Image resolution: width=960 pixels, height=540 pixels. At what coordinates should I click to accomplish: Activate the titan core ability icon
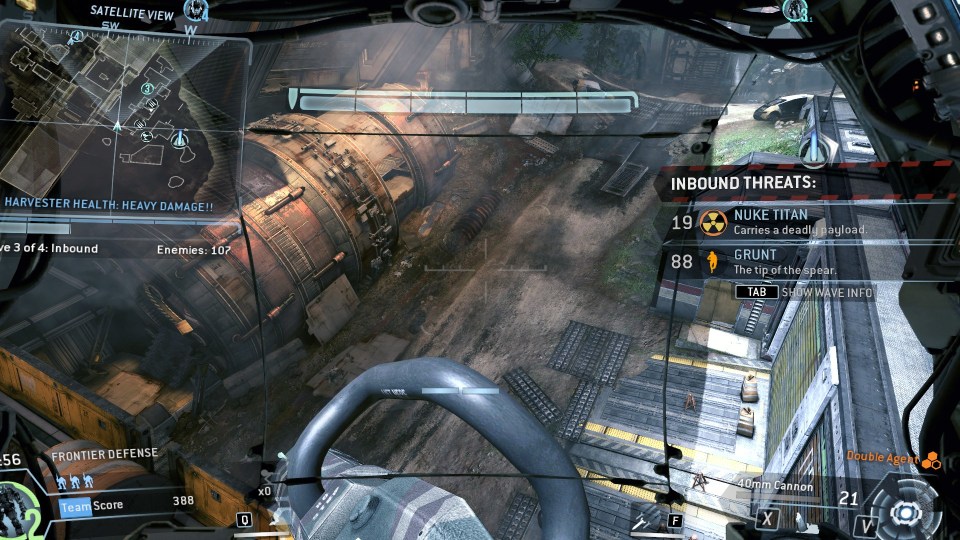(907, 511)
